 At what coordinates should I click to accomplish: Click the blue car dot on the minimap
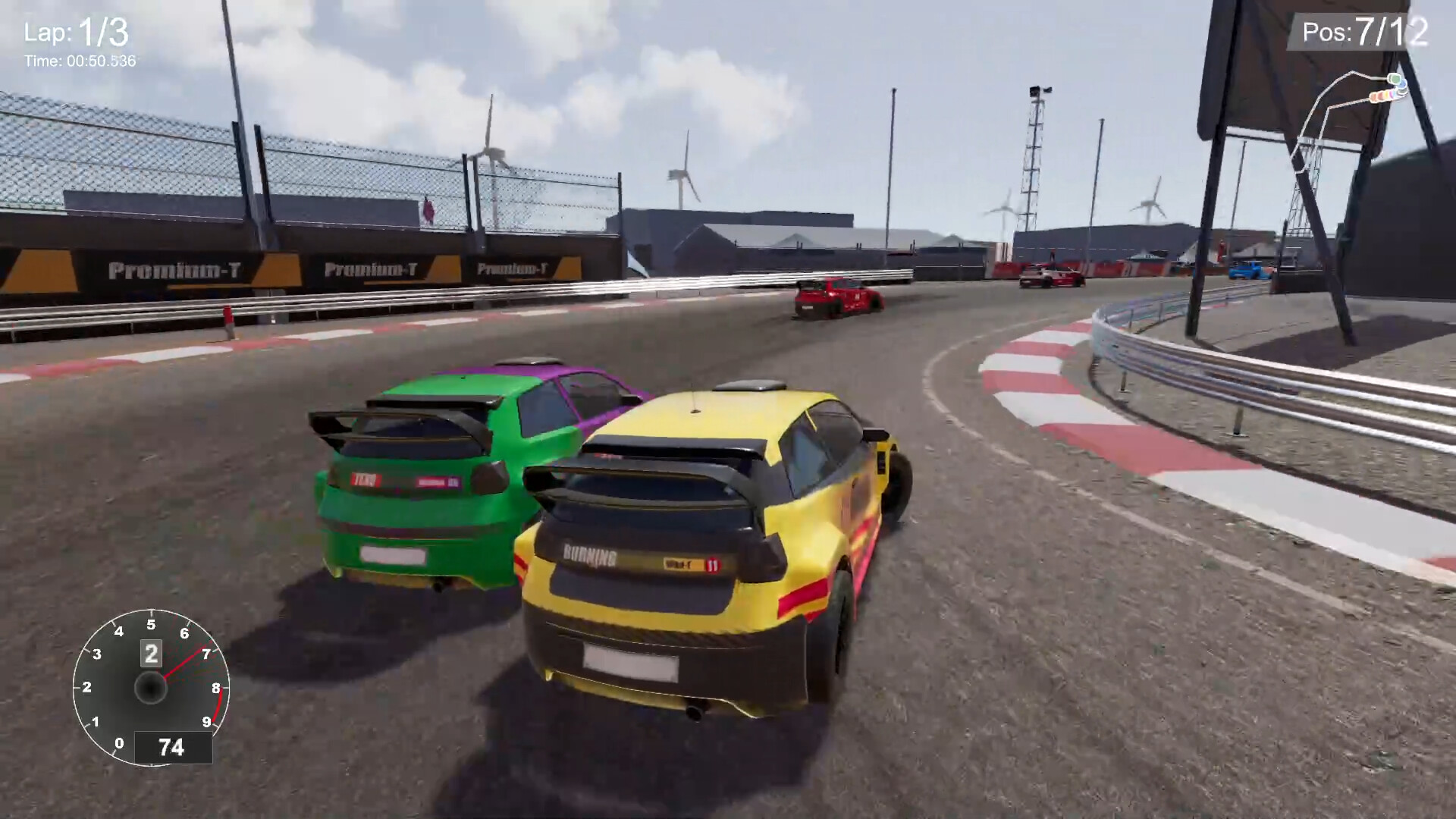click(x=1402, y=86)
